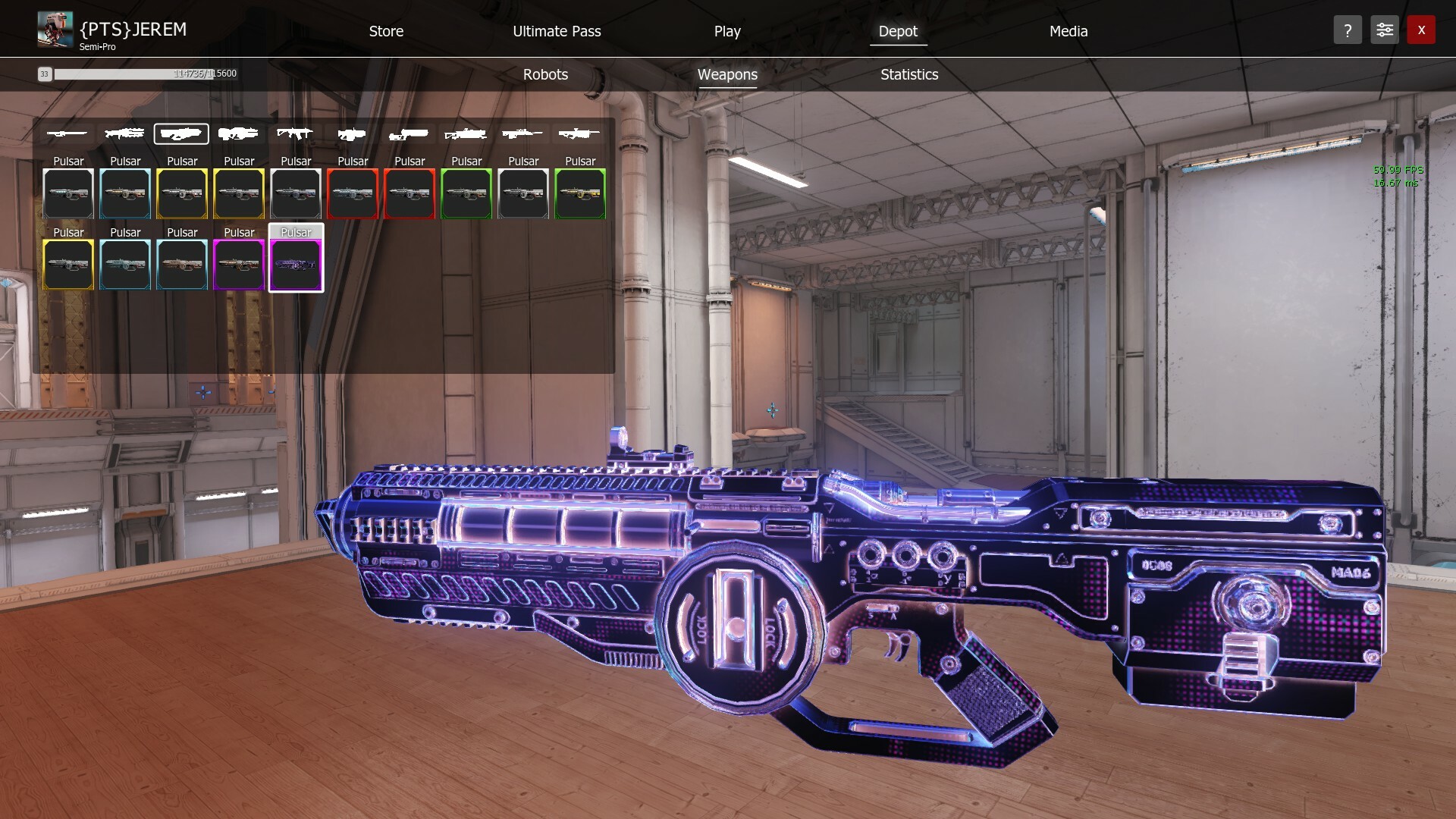
Task: Select the second weapon silhouette from the left
Action: click(125, 133)
